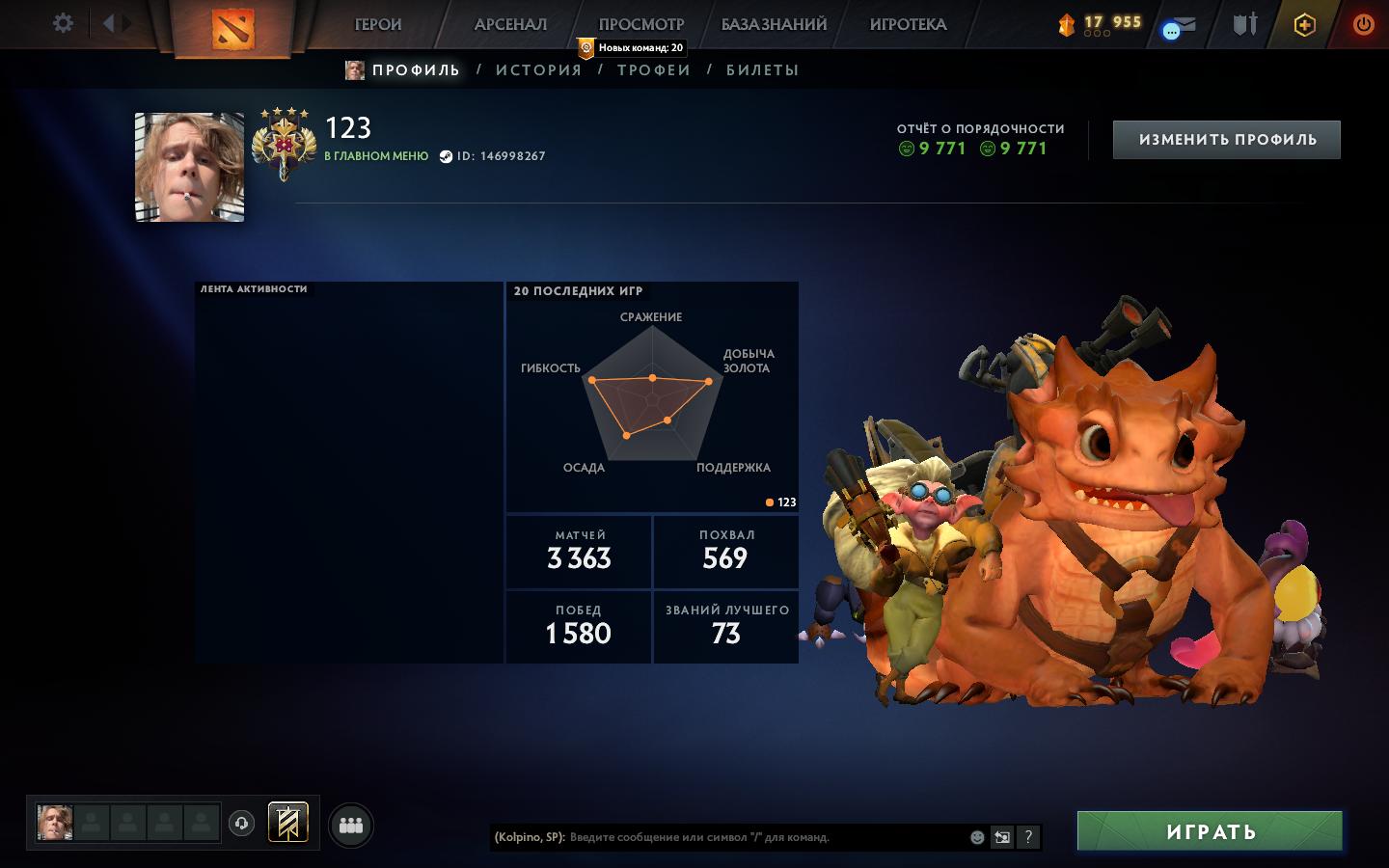Click the profile avatar picture

[x=189, y=167]
